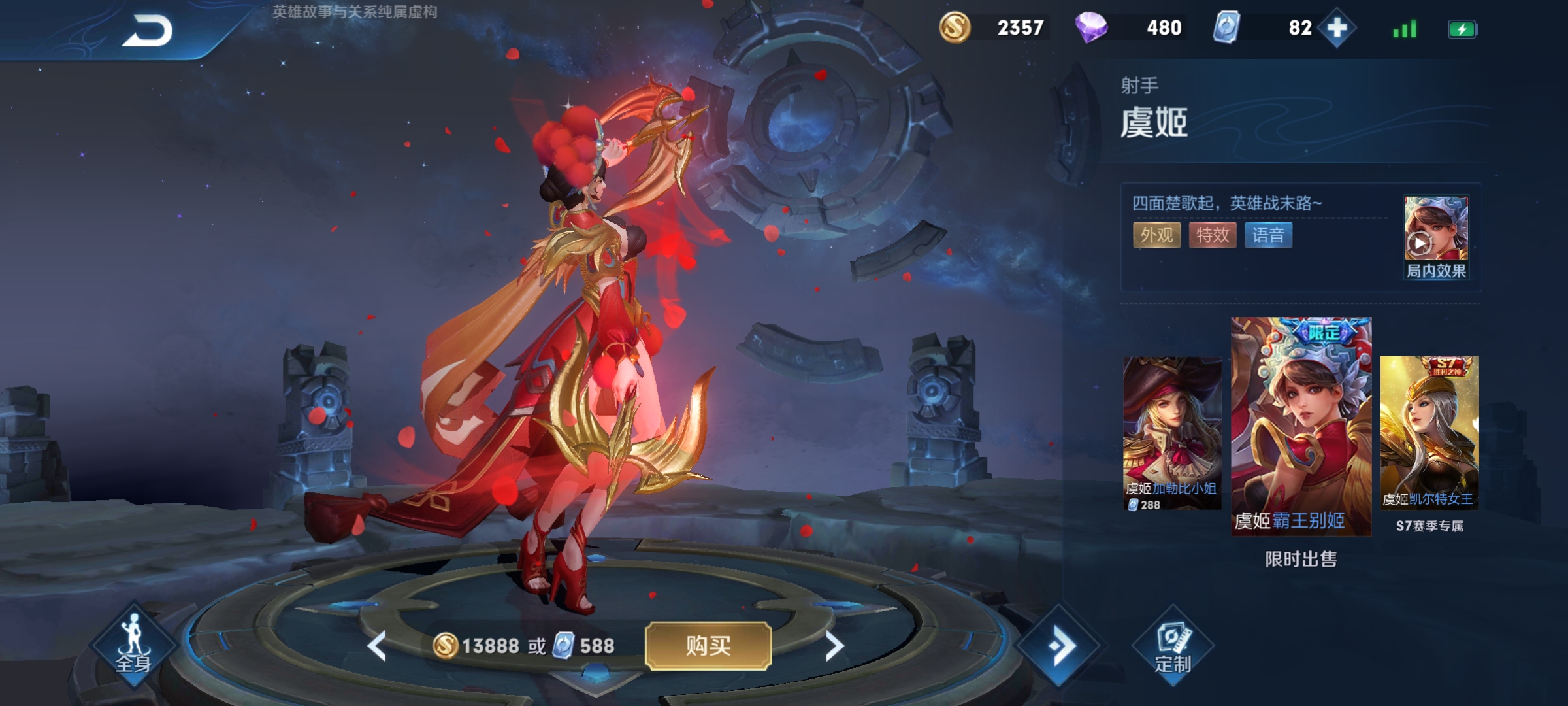
Task: Show the previous hero with left arrow
Action: tap(377, 646)
